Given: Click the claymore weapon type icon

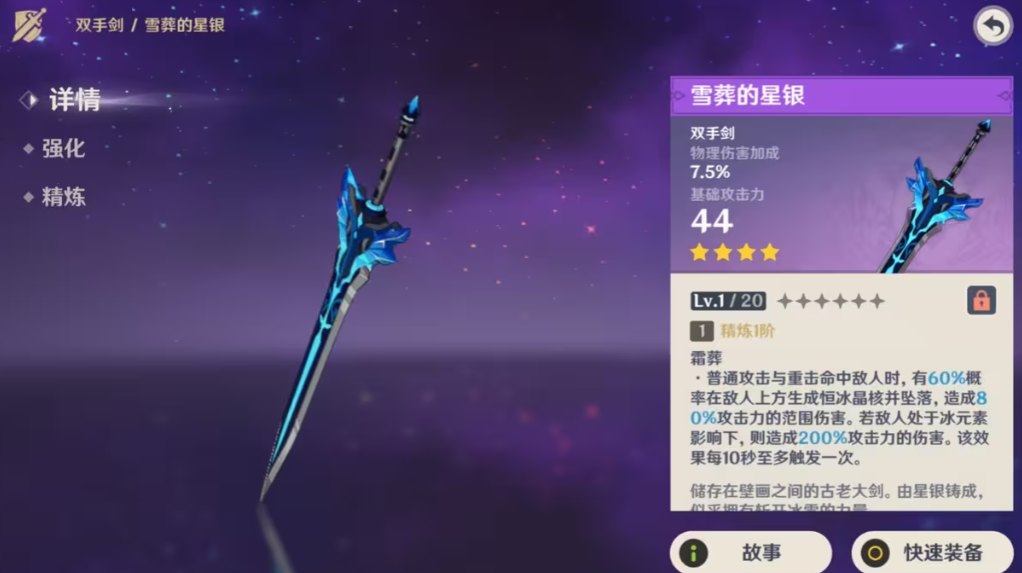Looking at the screenshot, I should tap(29, 24).
